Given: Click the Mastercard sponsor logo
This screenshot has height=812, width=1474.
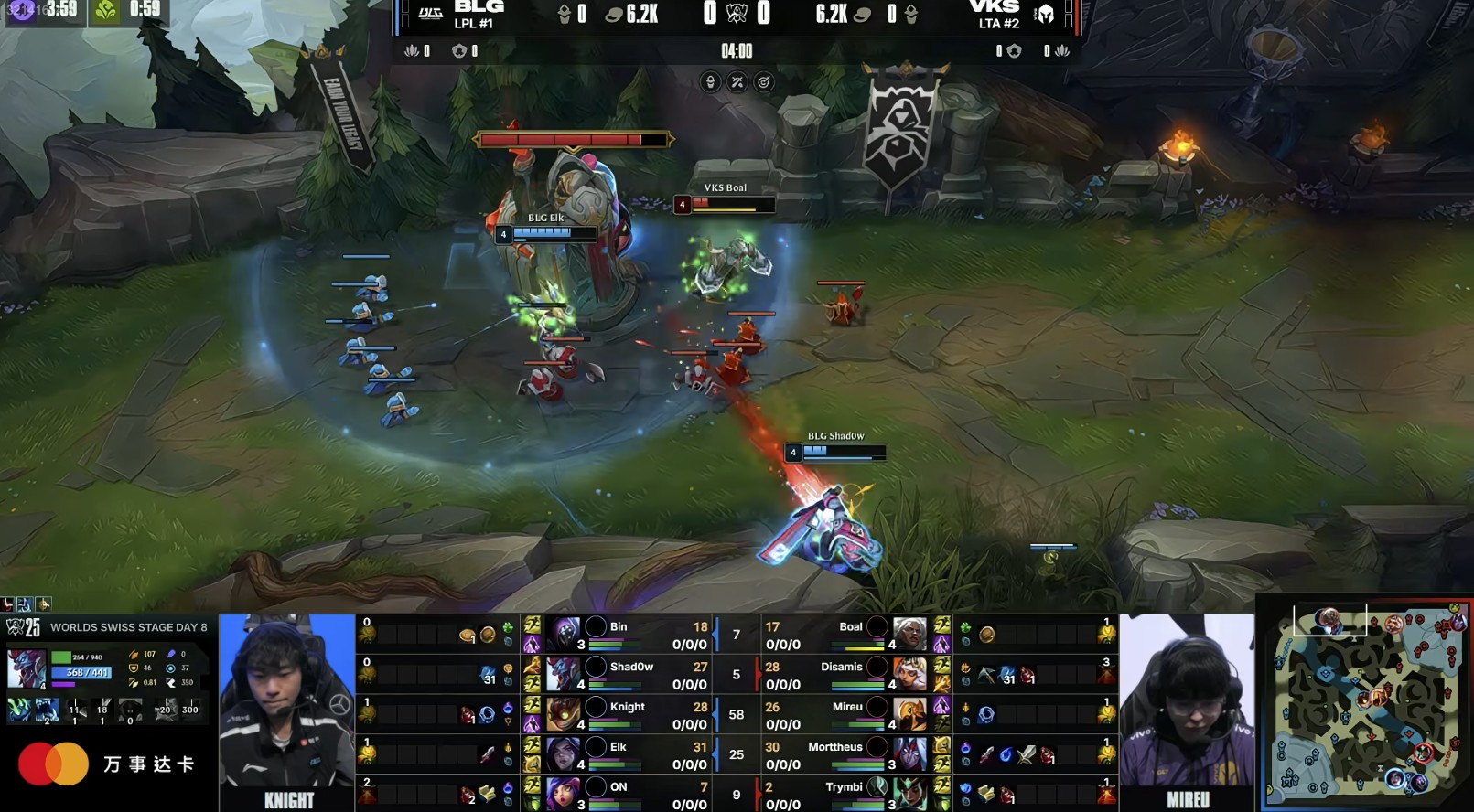Looking at the screenshot, I should [53, 764].
